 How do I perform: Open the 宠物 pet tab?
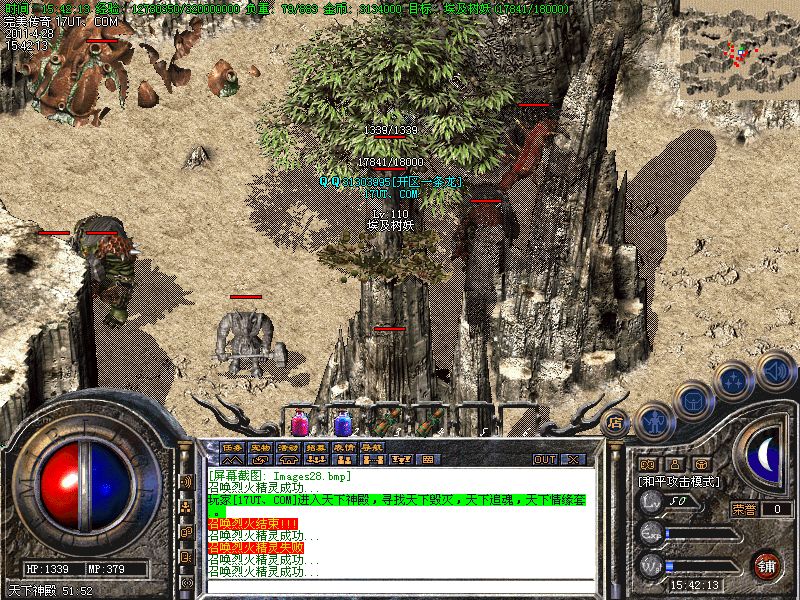pos(260,446)
